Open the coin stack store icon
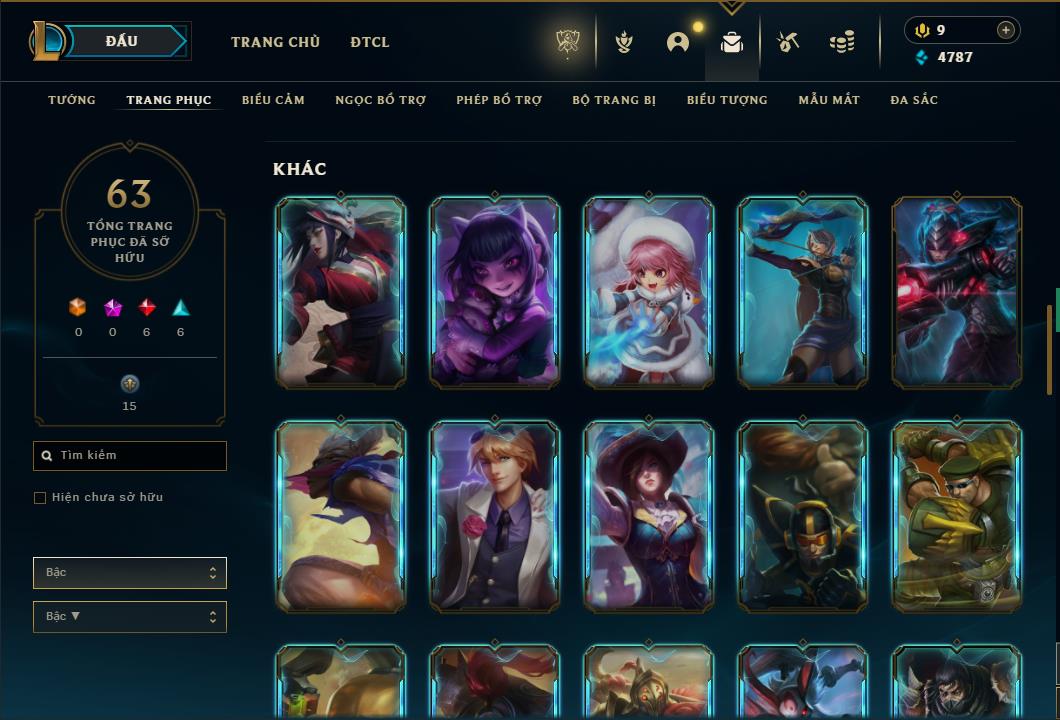Screen dimensions: 1060x720 click(x=842, y=42)
